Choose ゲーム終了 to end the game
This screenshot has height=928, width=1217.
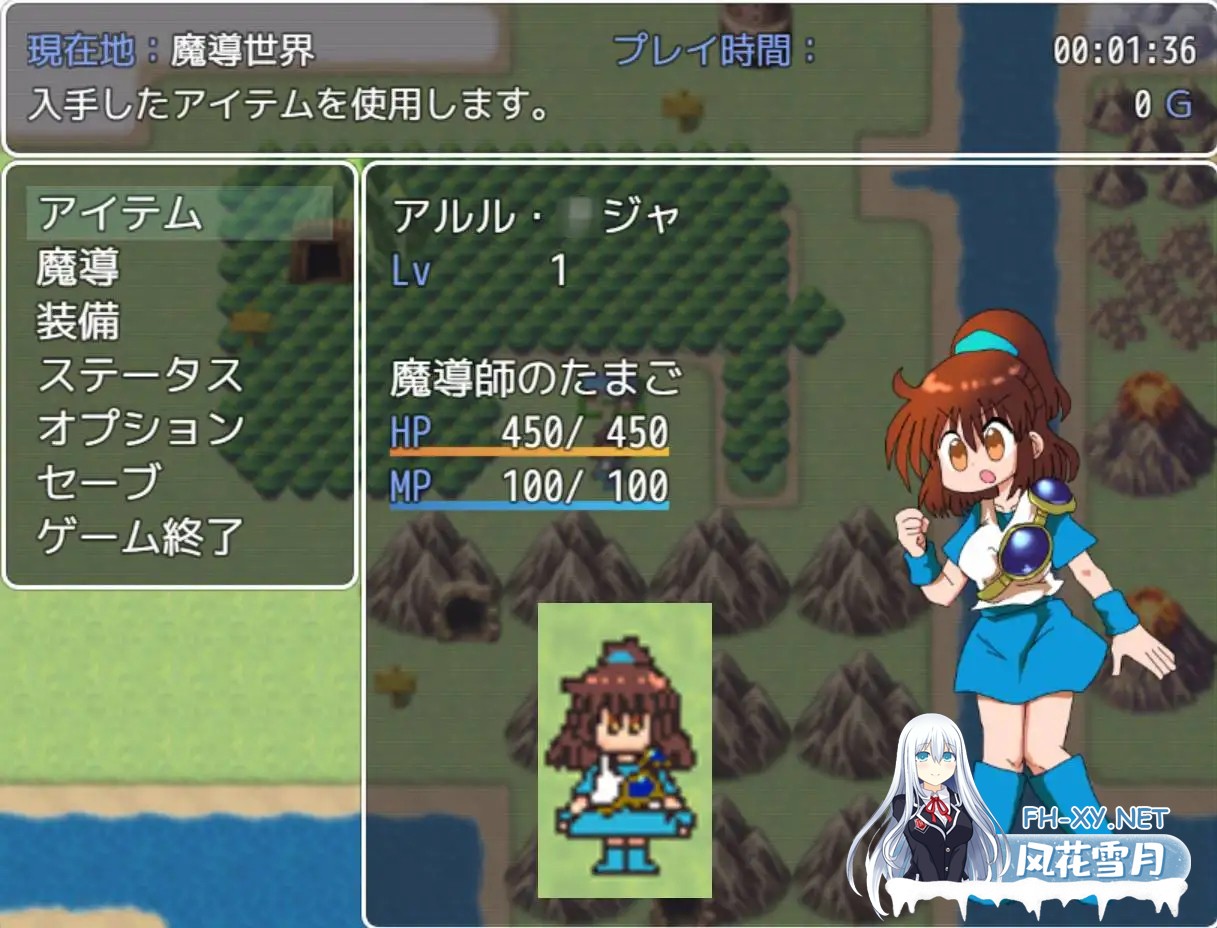(x=140, y=538)
